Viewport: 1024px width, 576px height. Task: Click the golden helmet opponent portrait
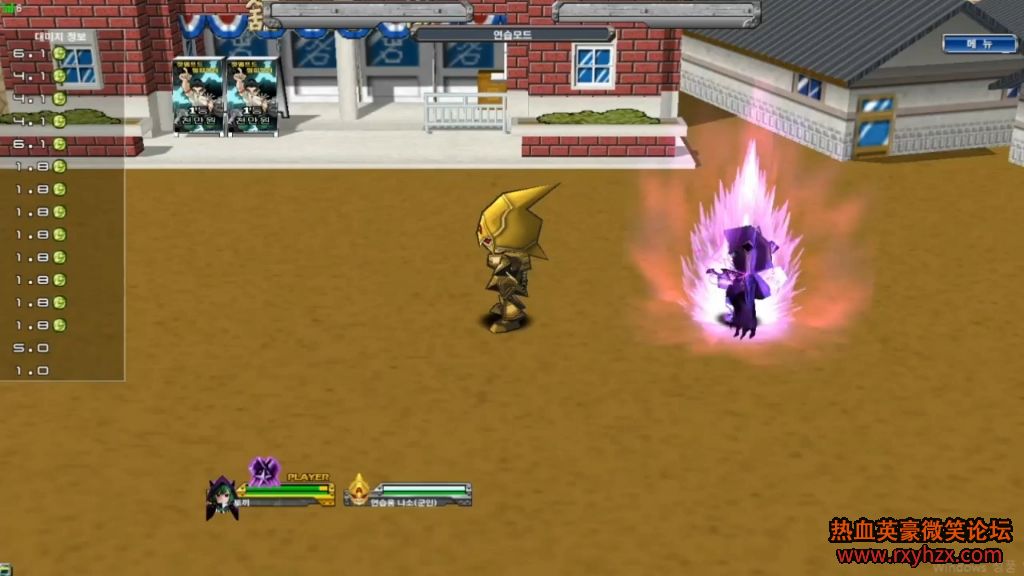click(x=358, y=490)
